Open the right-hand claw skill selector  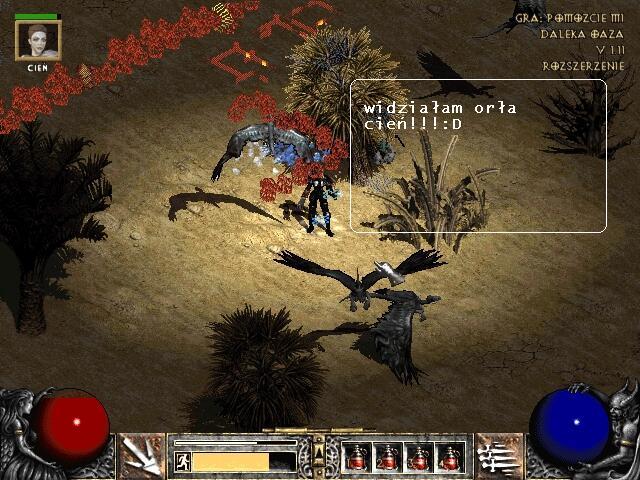(497, 456)
